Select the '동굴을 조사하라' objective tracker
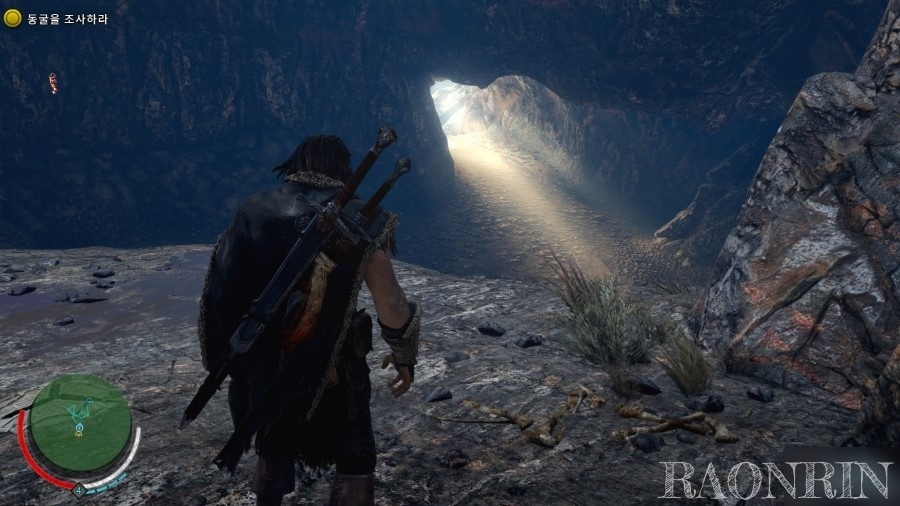 point(58,18)
